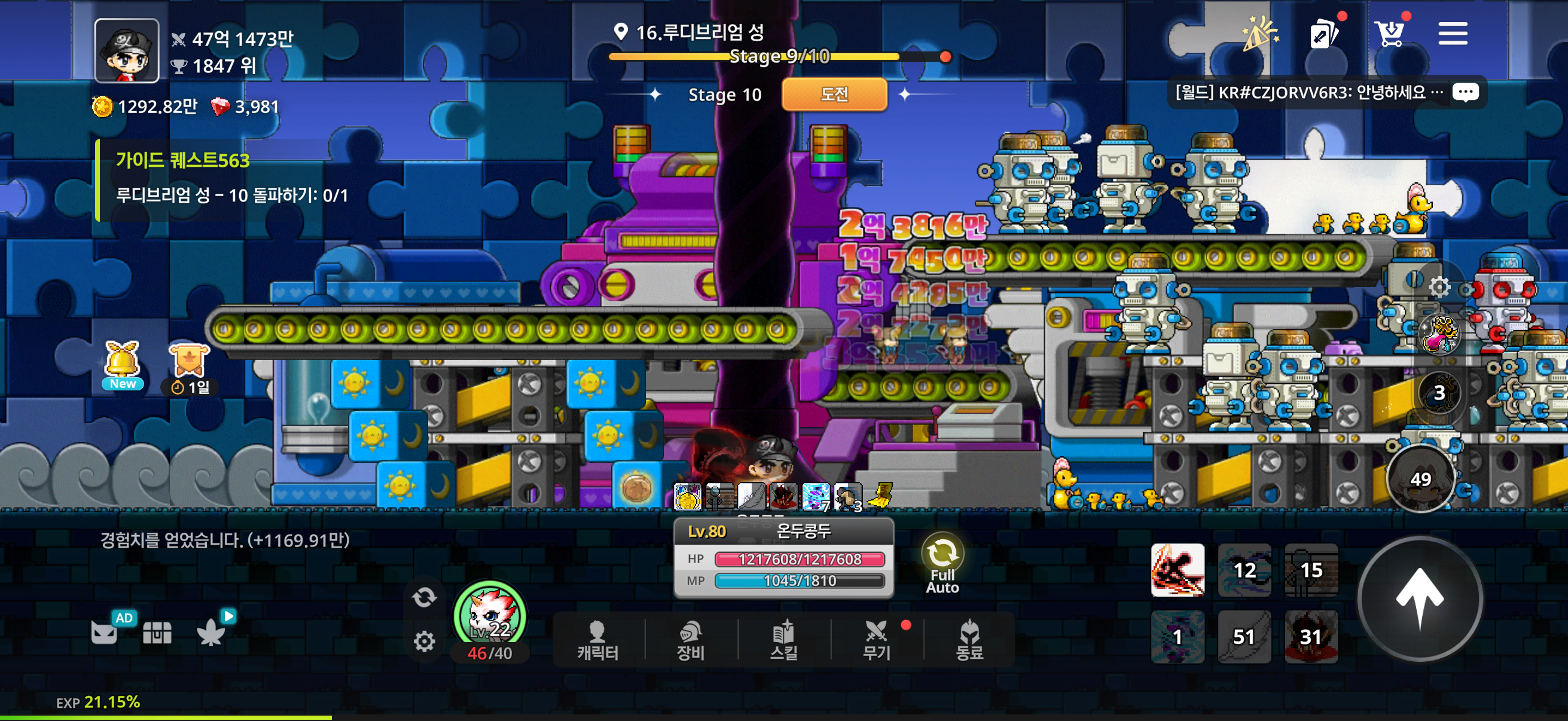This screenshot has height=721, width=1568.
Task: Open the 스킬 skill menu
Action: tap(783, 641)
